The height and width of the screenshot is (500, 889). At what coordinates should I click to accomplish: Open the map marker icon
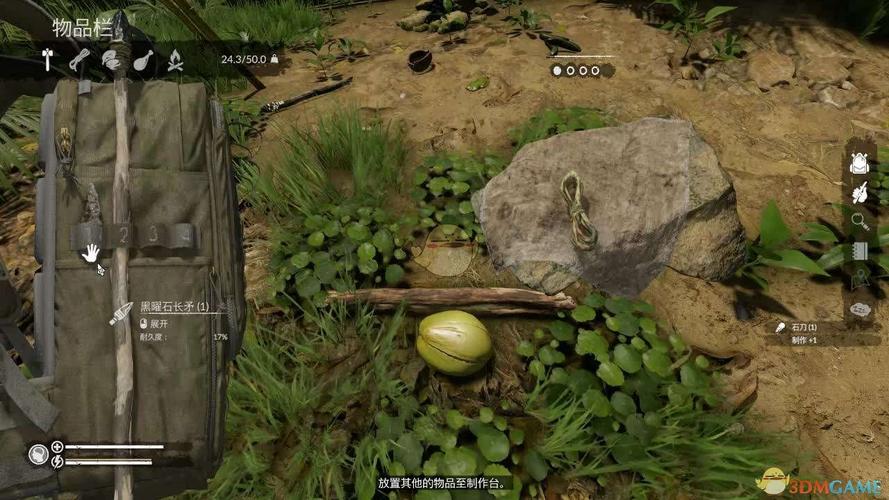tap(859, 280)
